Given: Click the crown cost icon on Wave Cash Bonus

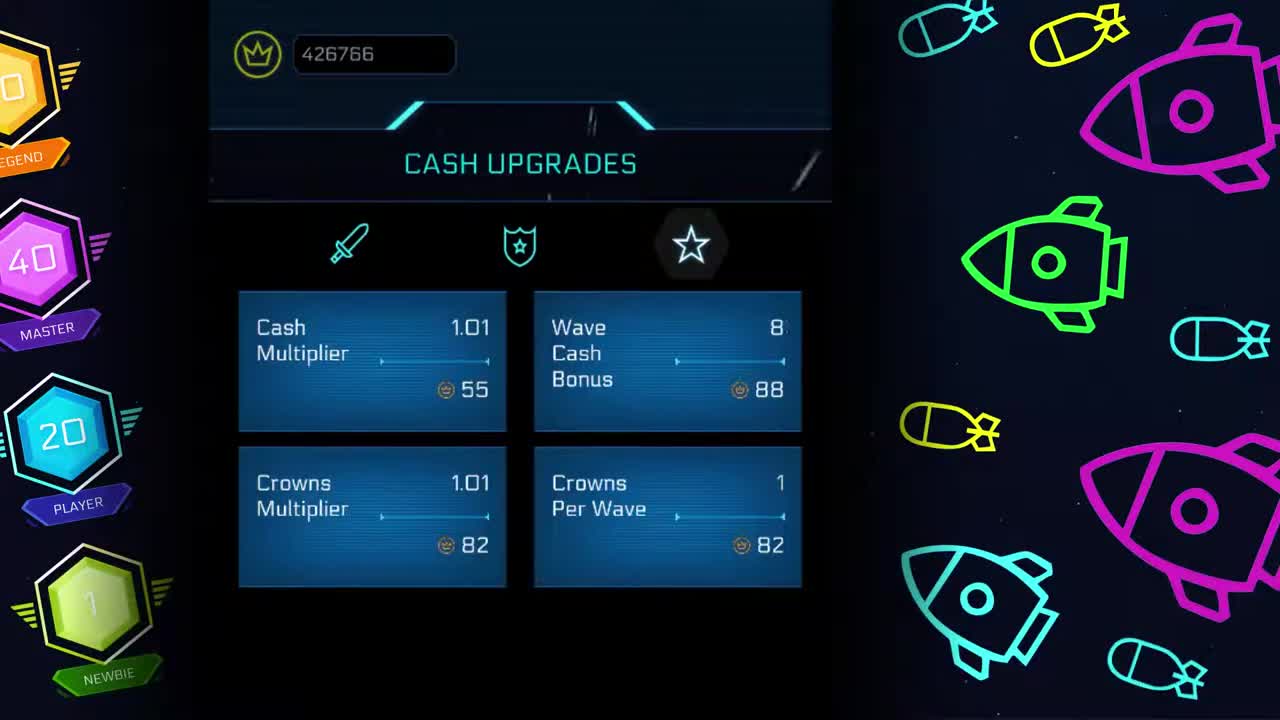Looking at the screenshot, I should pos(739,390).
